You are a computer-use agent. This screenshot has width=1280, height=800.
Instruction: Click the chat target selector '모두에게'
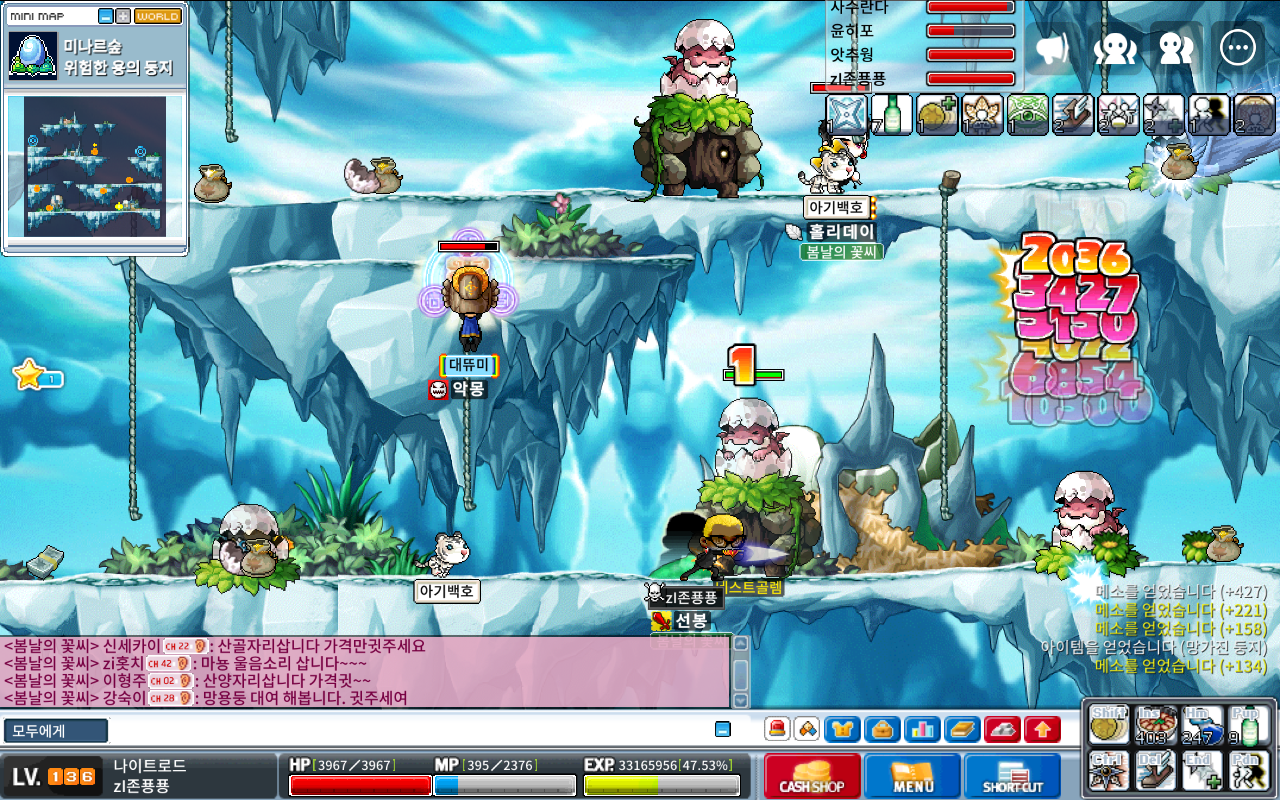pos(55,731)
